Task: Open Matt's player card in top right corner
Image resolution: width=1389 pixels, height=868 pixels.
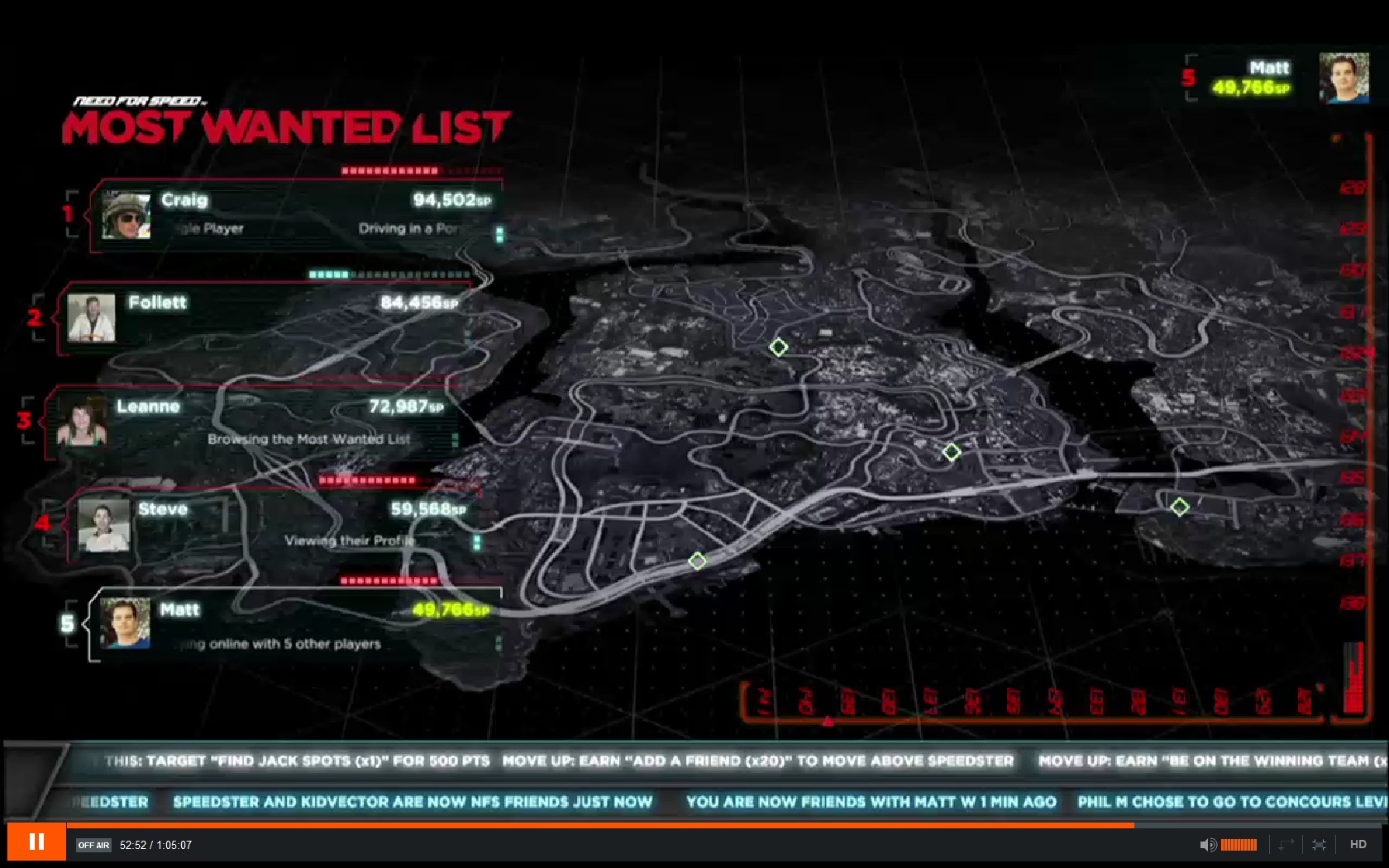Action: (x=1273, y=77)
